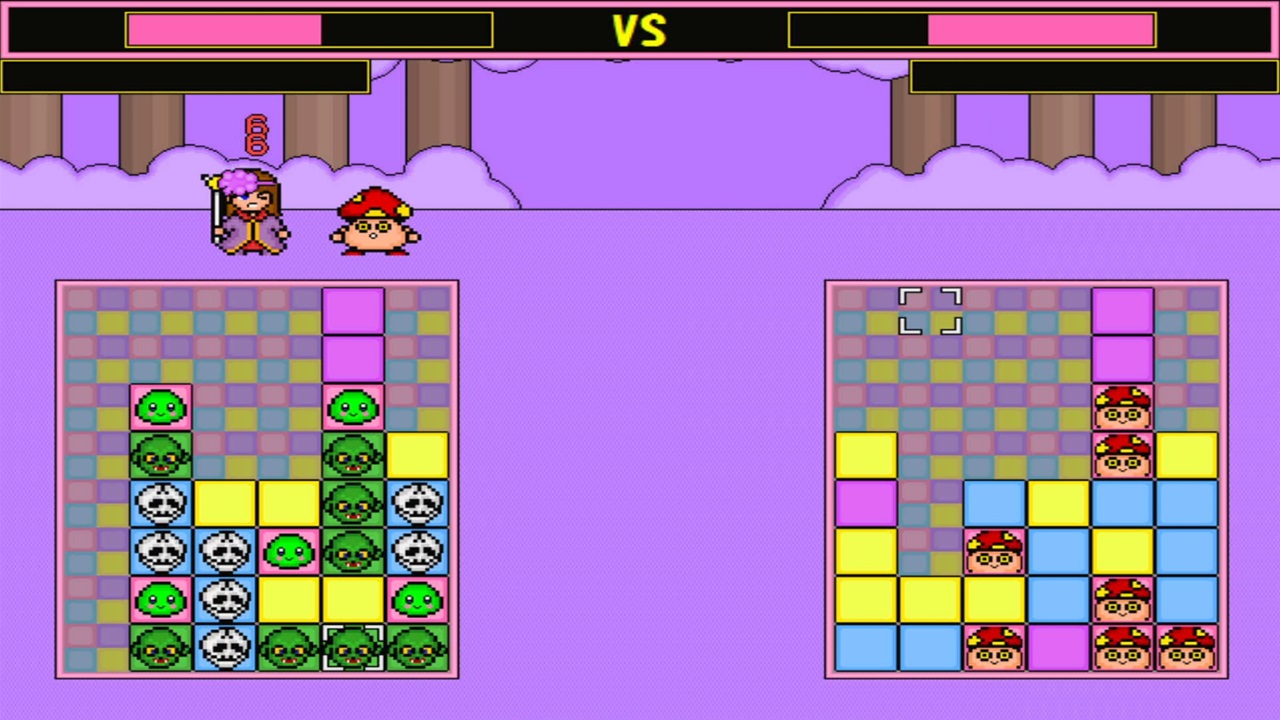Click the targeting brackets at top of the right board

pos(929,311)
